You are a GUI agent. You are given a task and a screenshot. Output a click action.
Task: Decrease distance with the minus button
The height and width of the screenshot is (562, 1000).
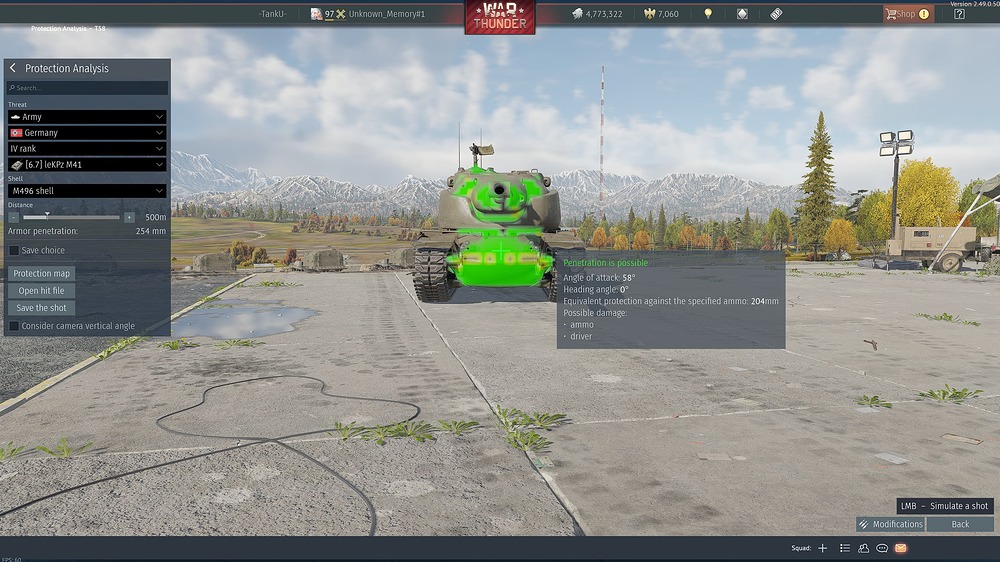point(14,217)
